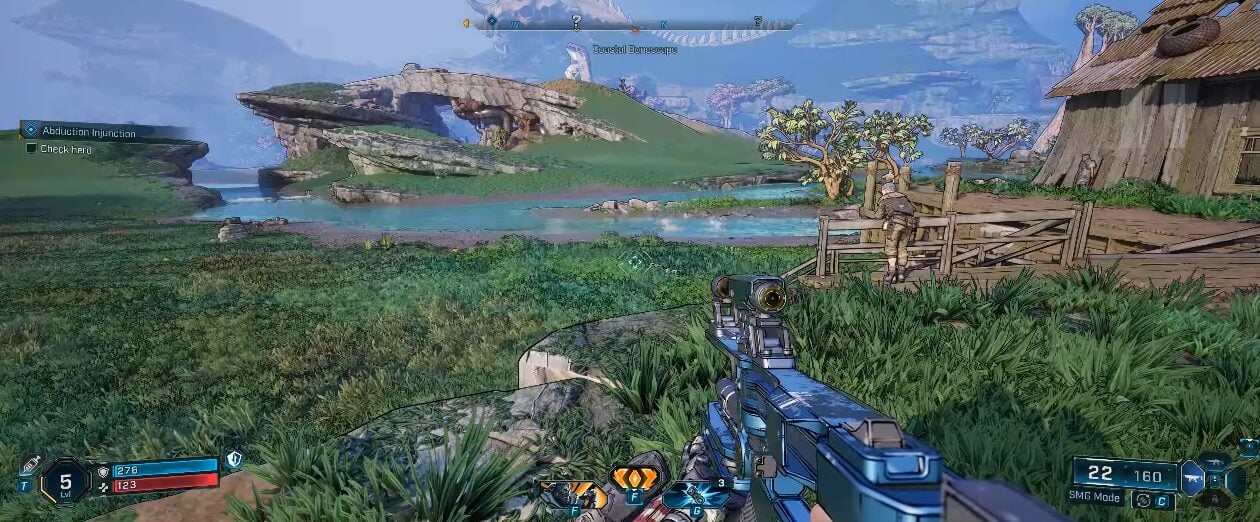Select the highlighted equipped weapon slot

(1192, 478)
